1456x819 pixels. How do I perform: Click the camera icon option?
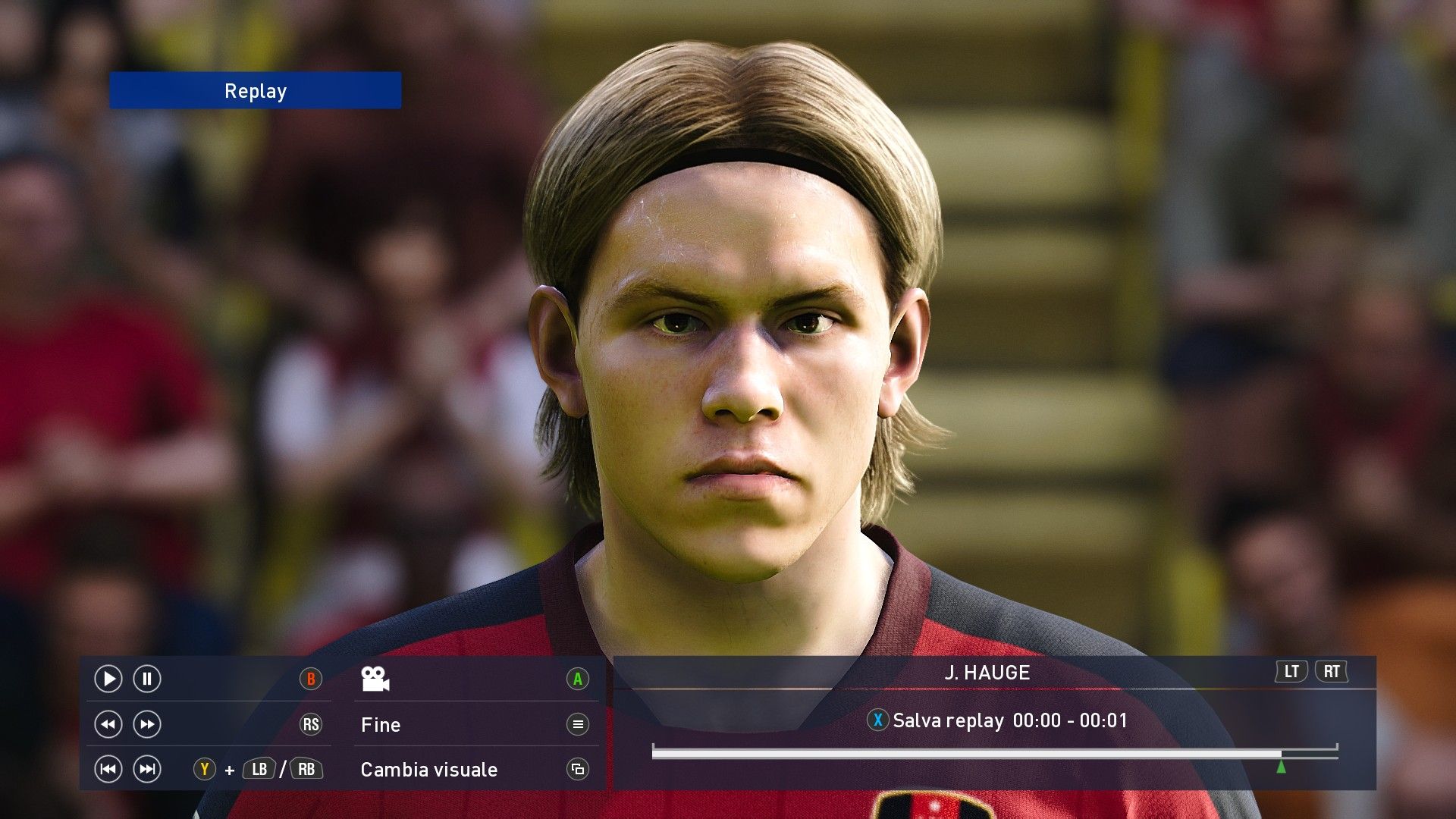coord(375,679)
